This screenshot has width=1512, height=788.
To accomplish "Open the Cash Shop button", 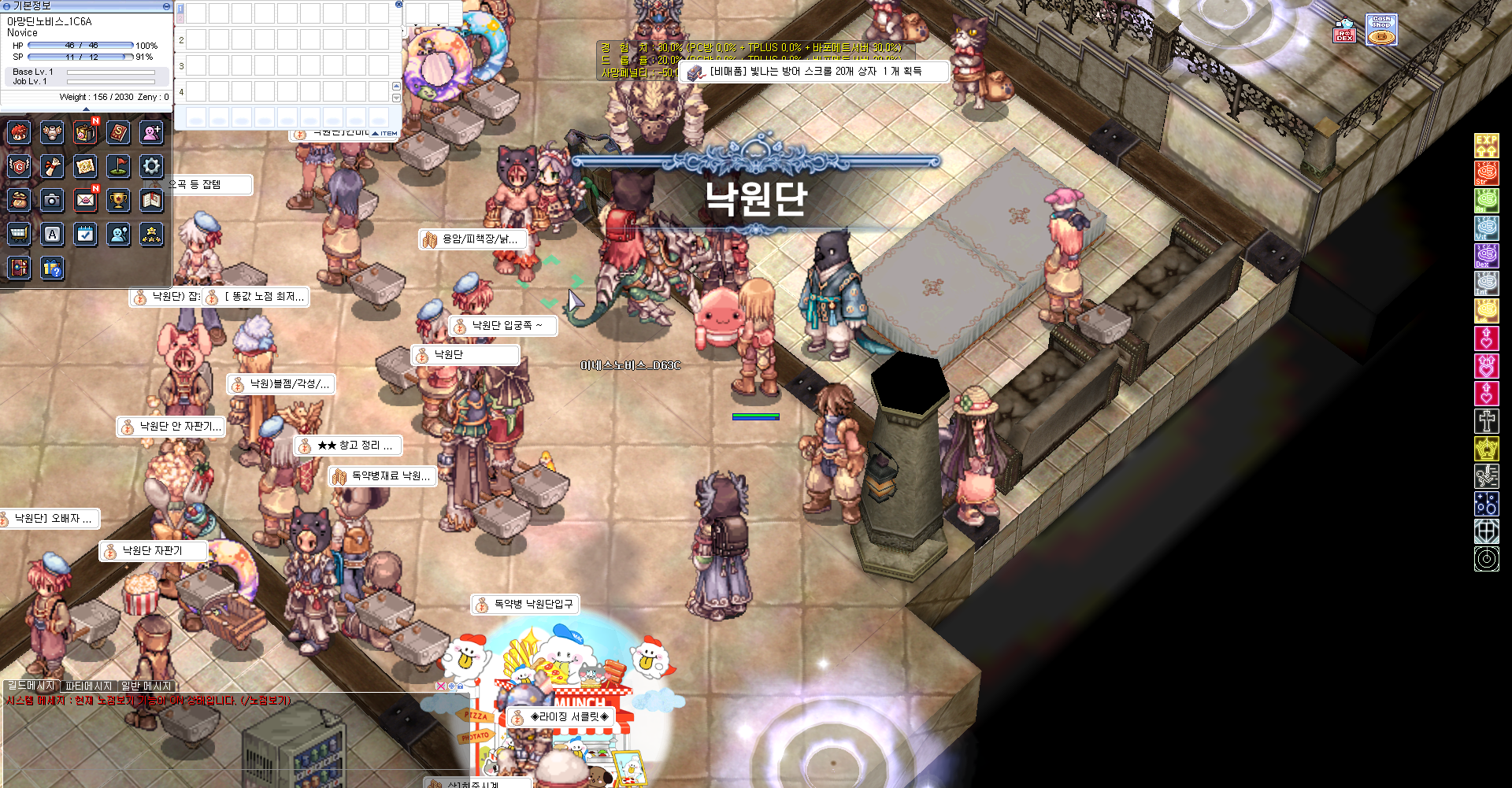I will (x=1380, y=29).
